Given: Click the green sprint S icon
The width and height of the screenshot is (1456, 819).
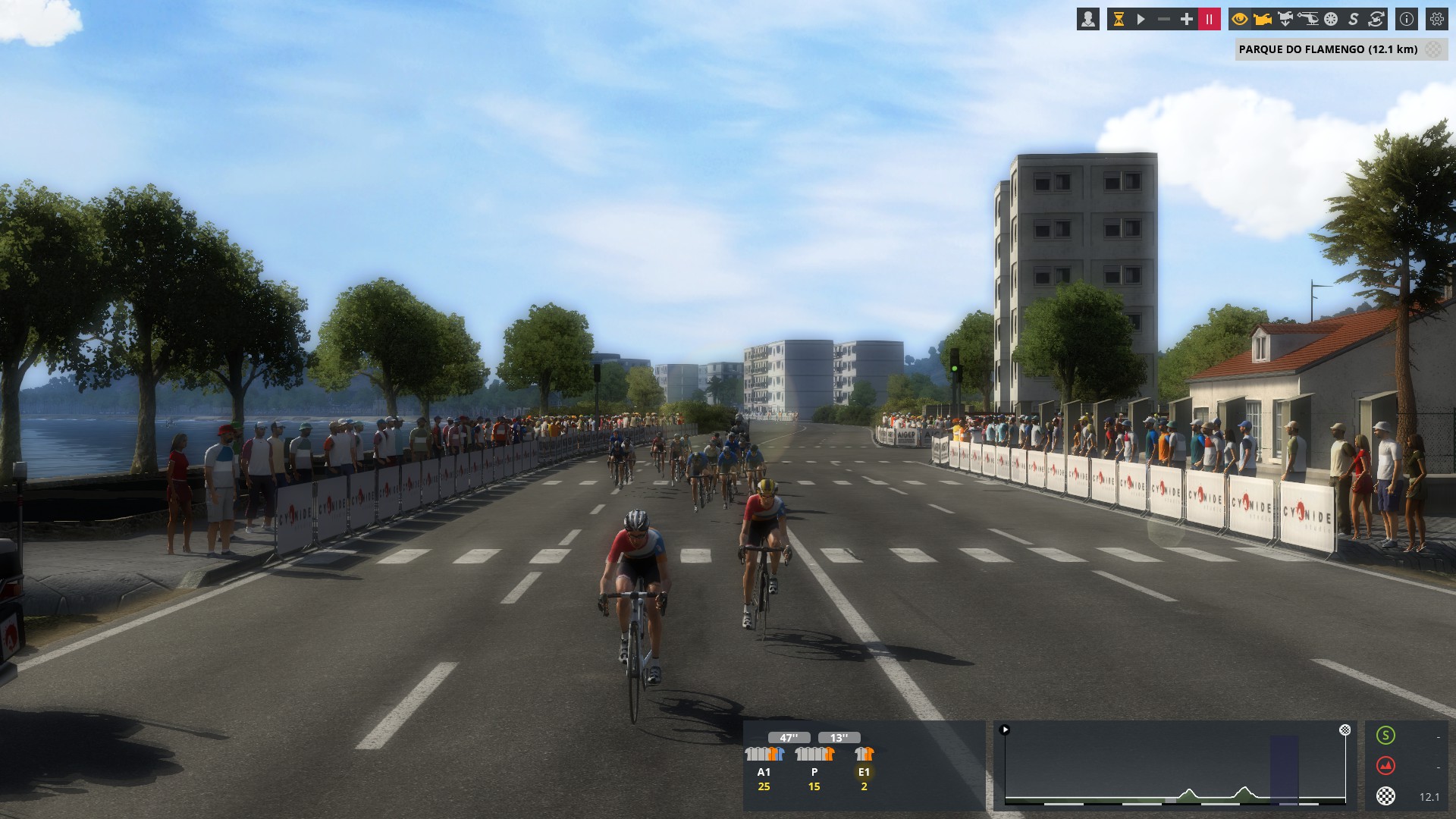Looking at the screenshot, I should [x=1385, y=736].
